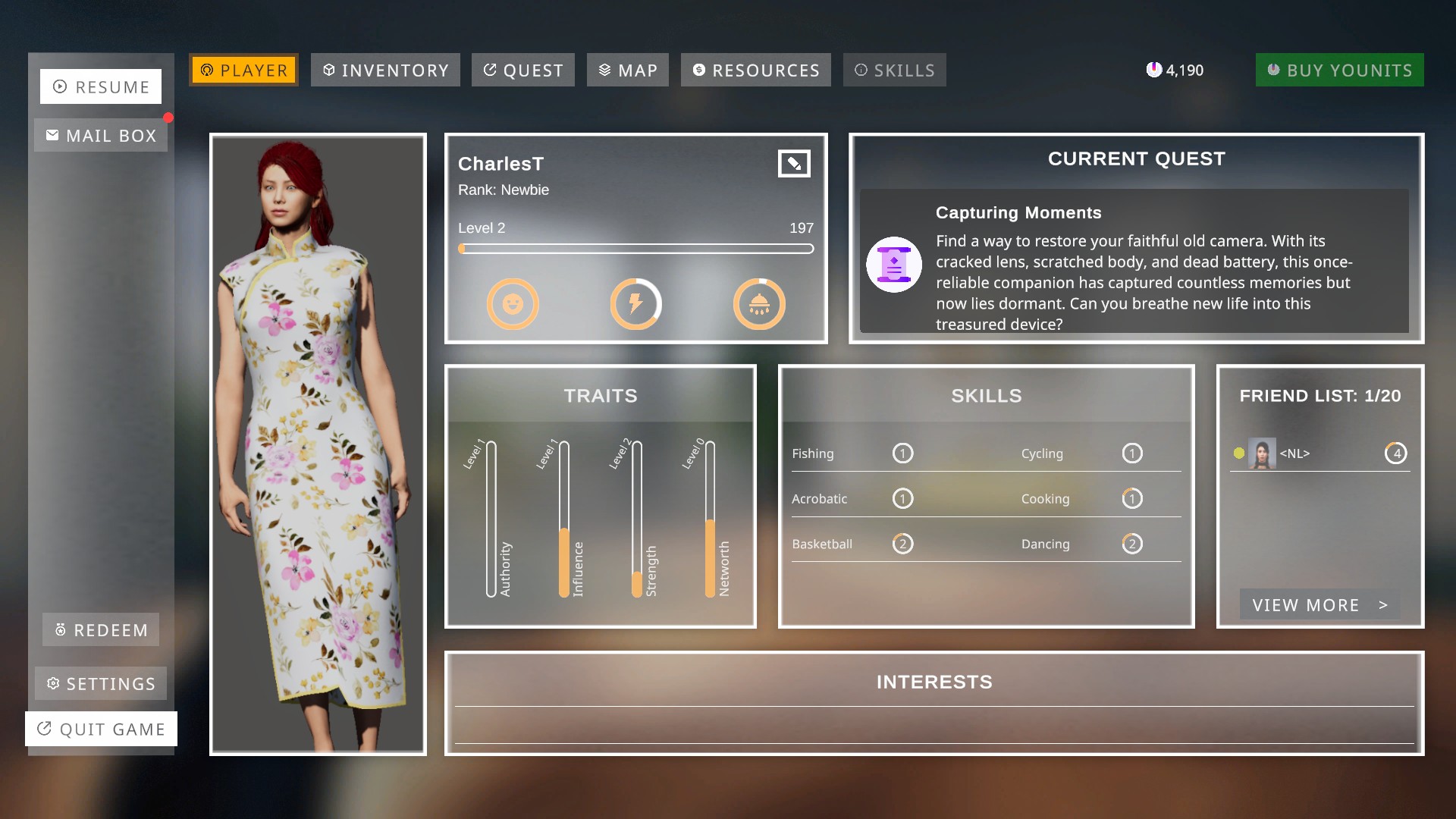Switch to the Inventory tab

(x=384, y=70)
